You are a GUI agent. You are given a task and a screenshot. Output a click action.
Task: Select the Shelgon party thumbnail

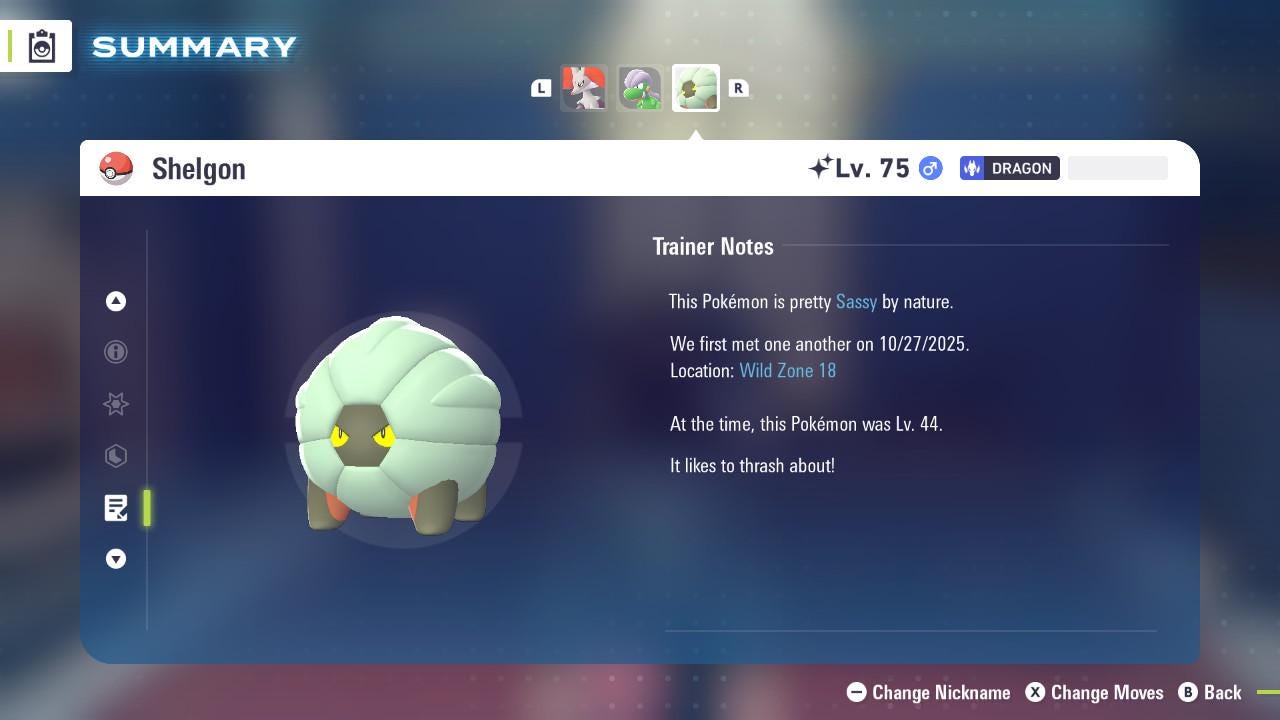695,88
